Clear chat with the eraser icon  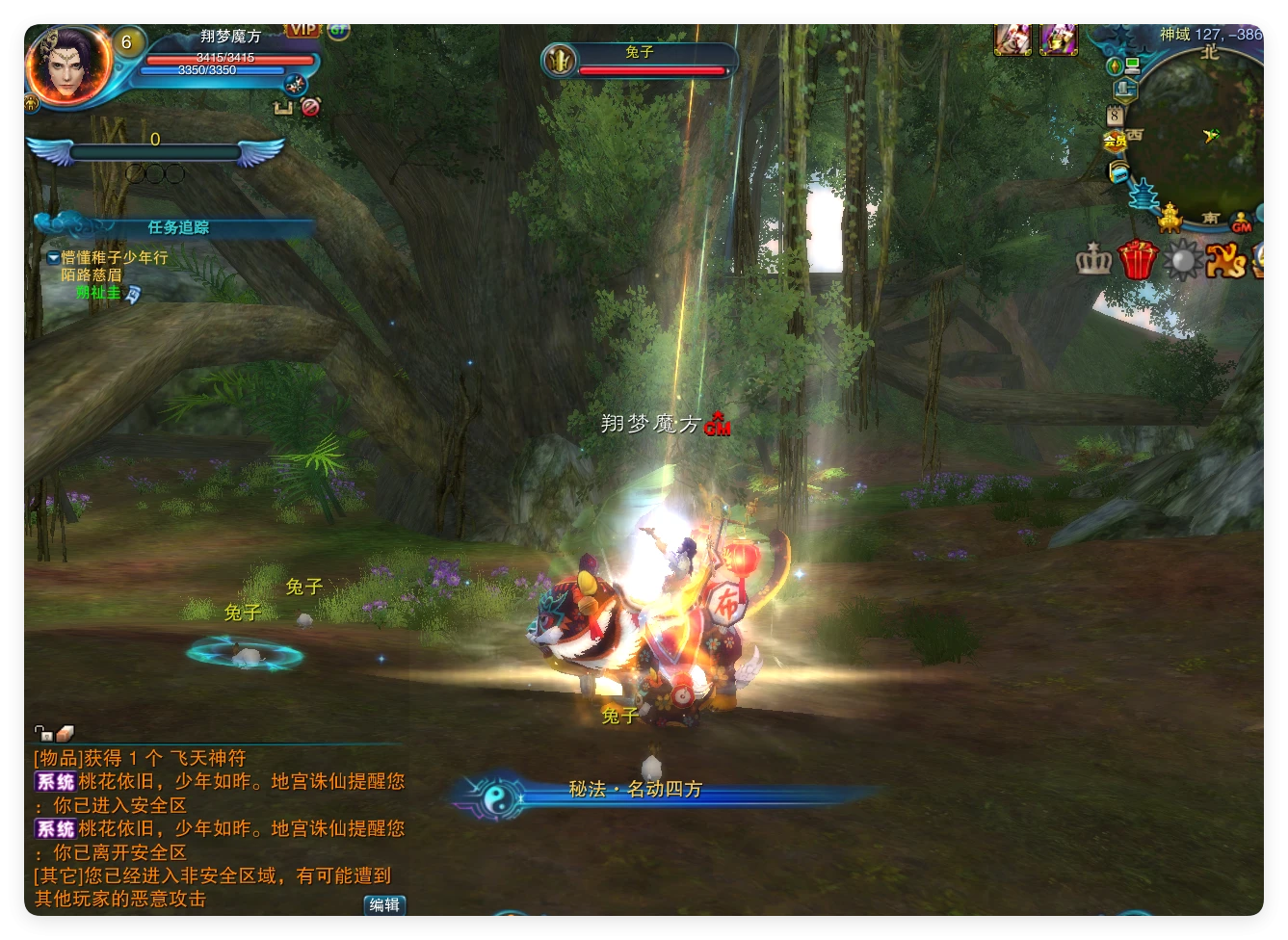point(65,734)
